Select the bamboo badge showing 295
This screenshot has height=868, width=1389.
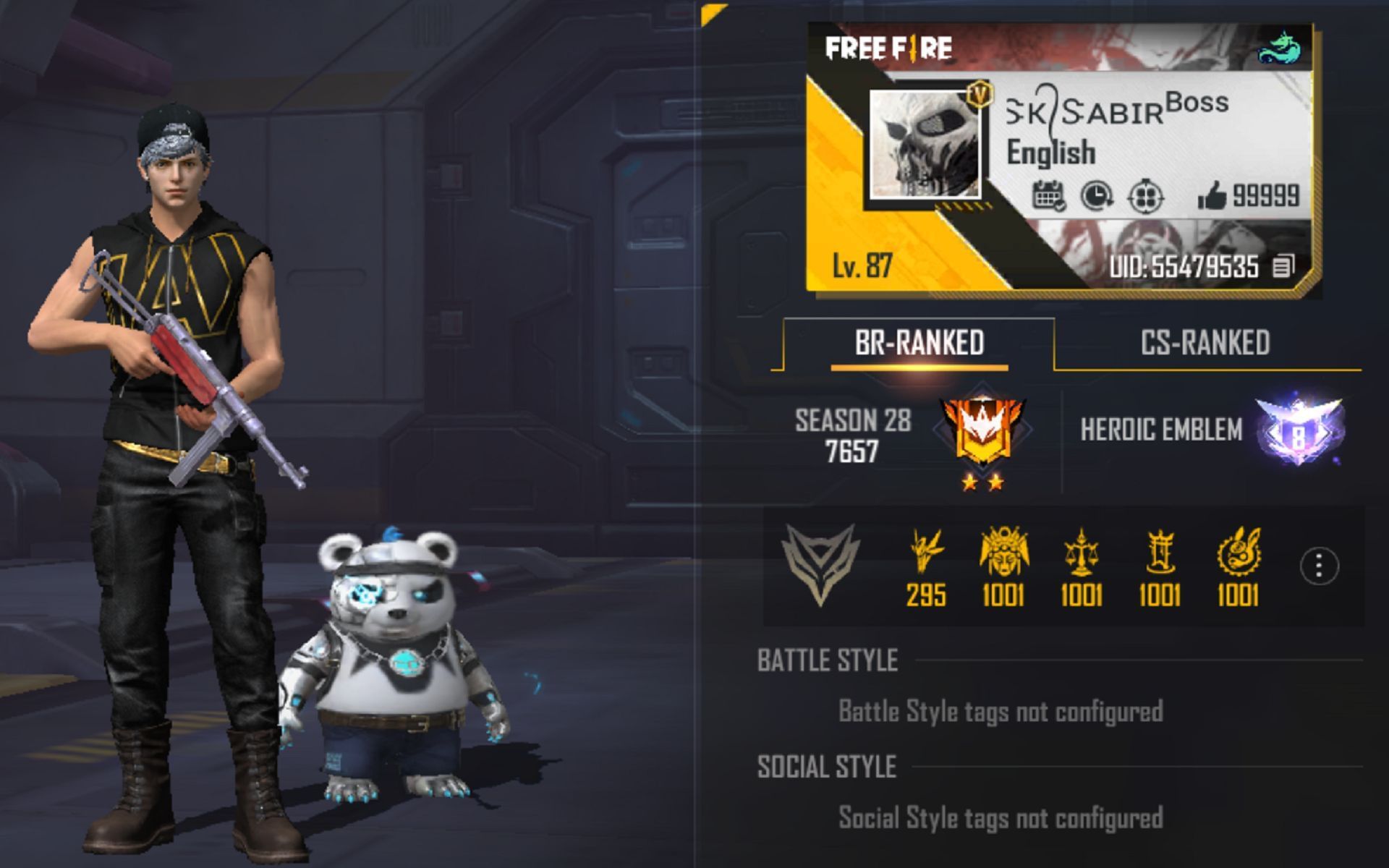(925, 556)
